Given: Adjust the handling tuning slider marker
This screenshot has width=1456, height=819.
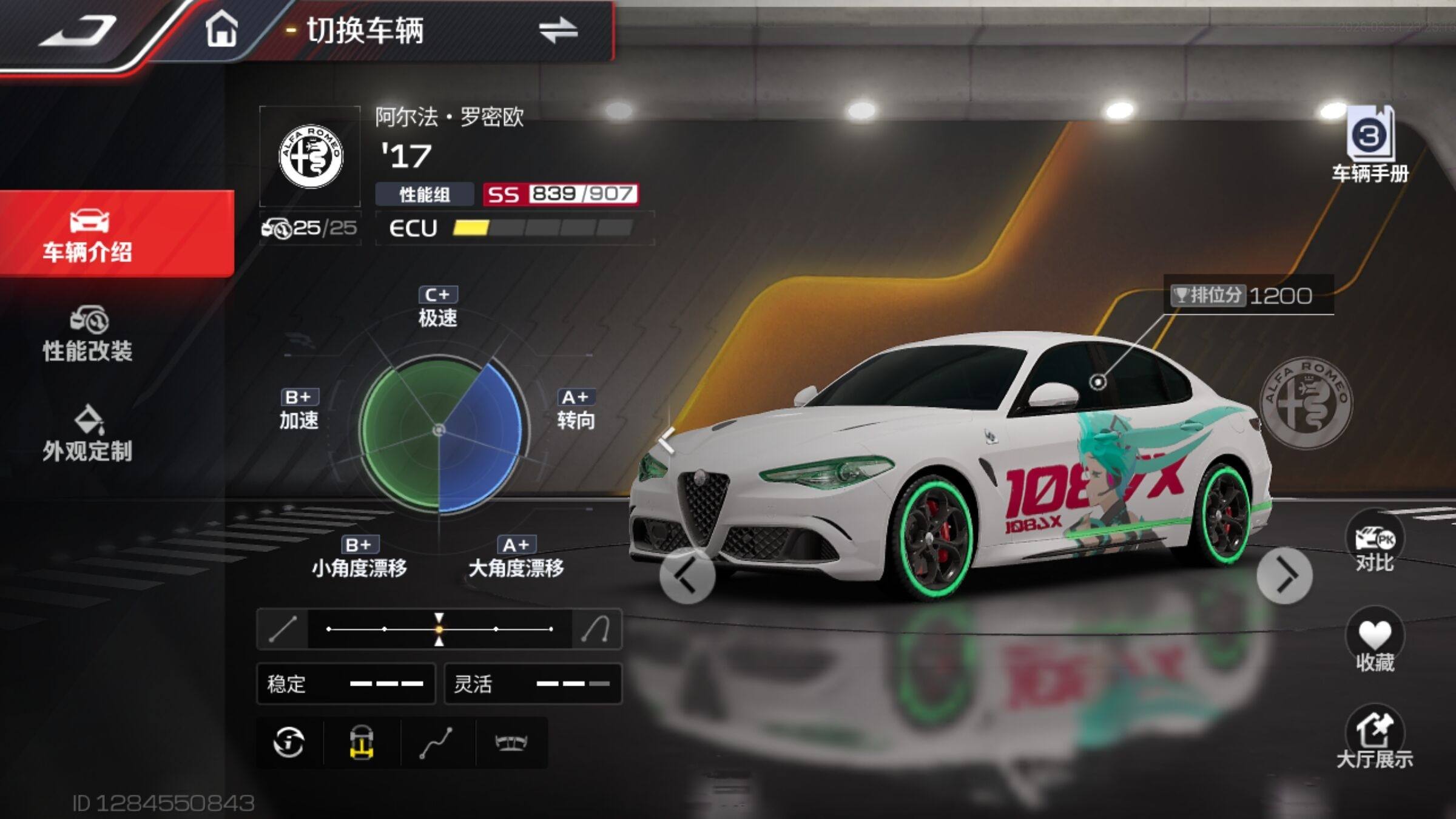Looking at the screenshot, I should pyautogui.click(x=439, y=629).
